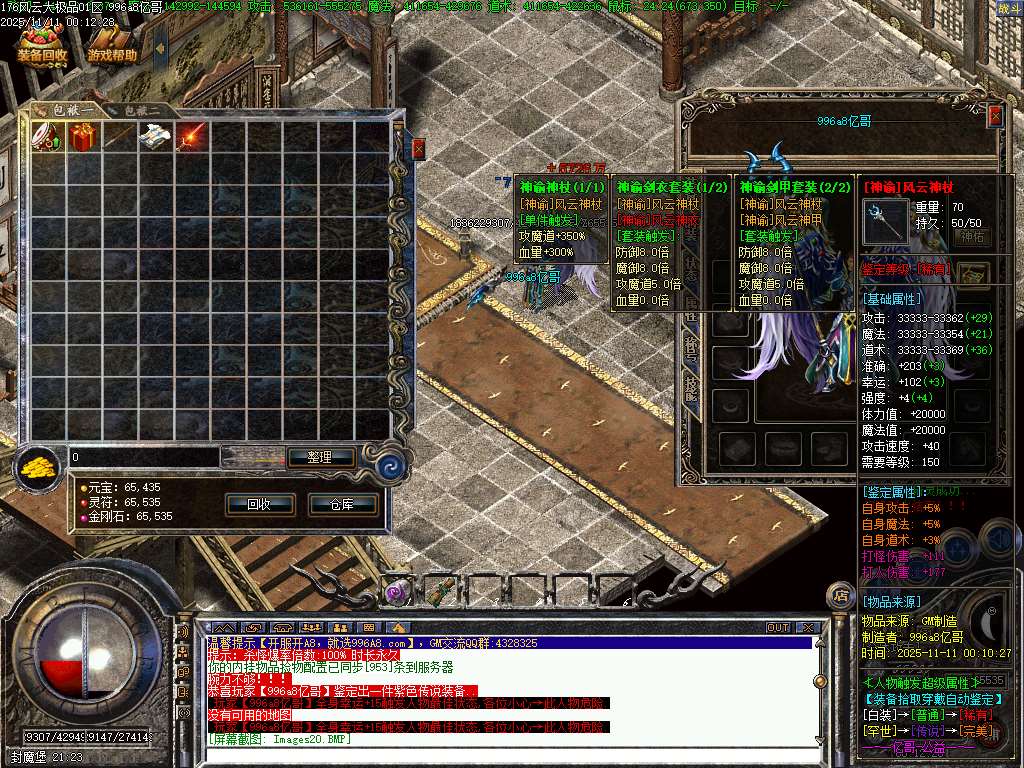Click the 回收 recycle button
The height and width of the screenshot is (768, 1024).
pos(259,504)
